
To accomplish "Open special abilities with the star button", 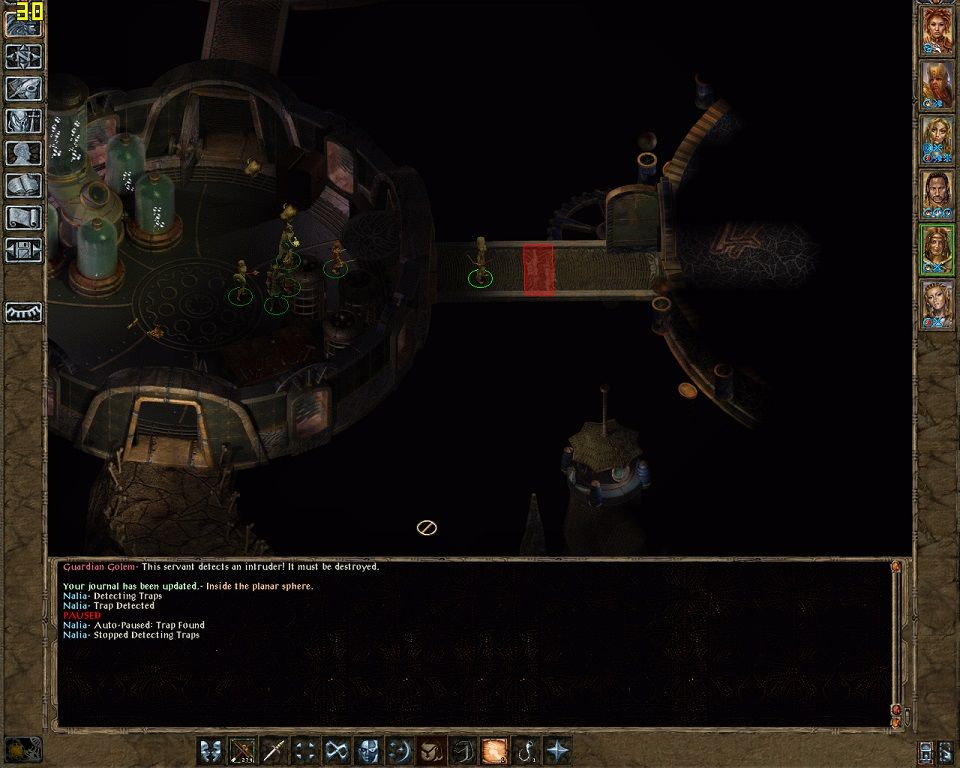I will pos(557,750).
